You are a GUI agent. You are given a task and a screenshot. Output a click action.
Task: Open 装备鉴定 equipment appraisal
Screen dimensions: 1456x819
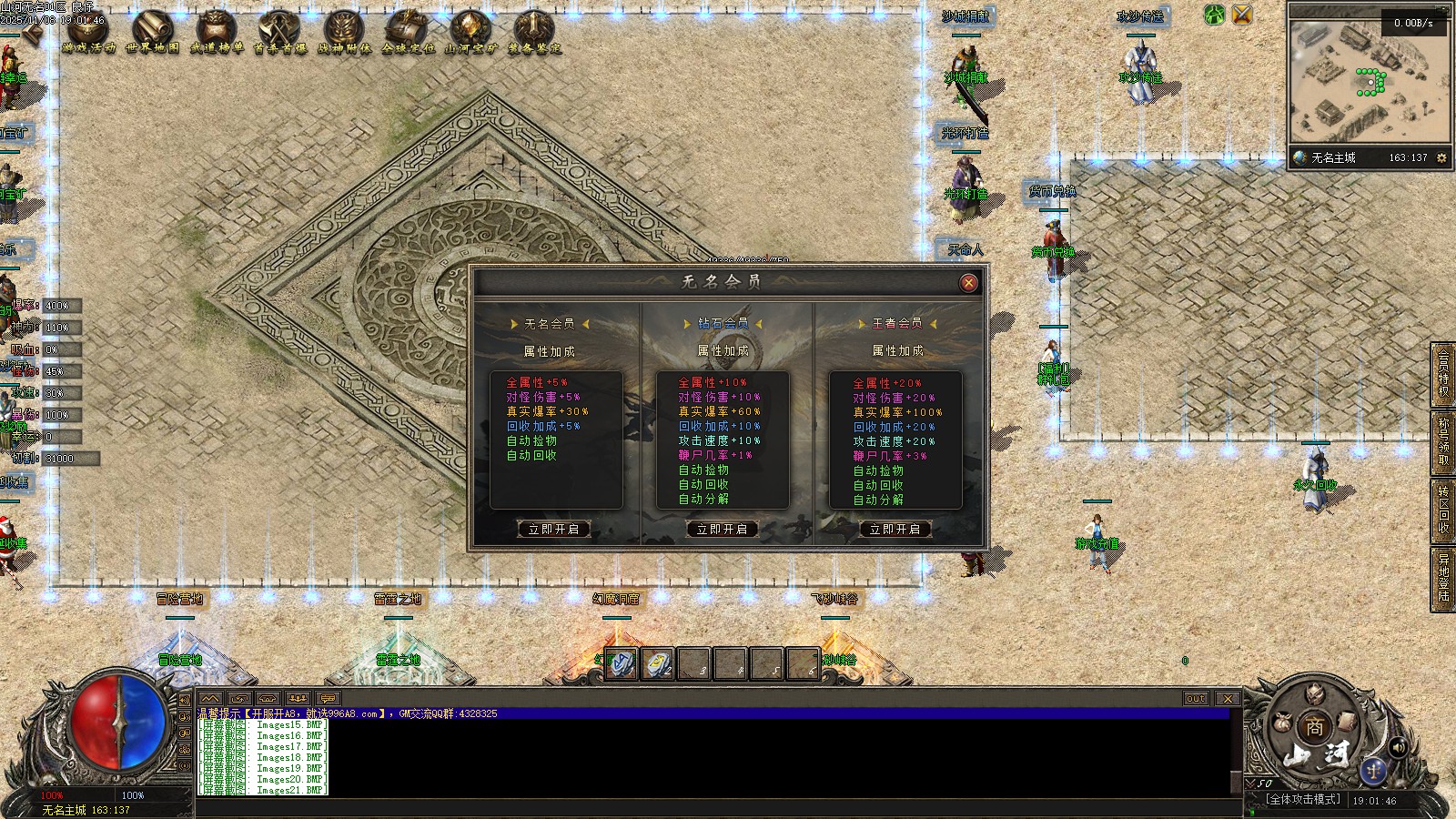[535, 32]
